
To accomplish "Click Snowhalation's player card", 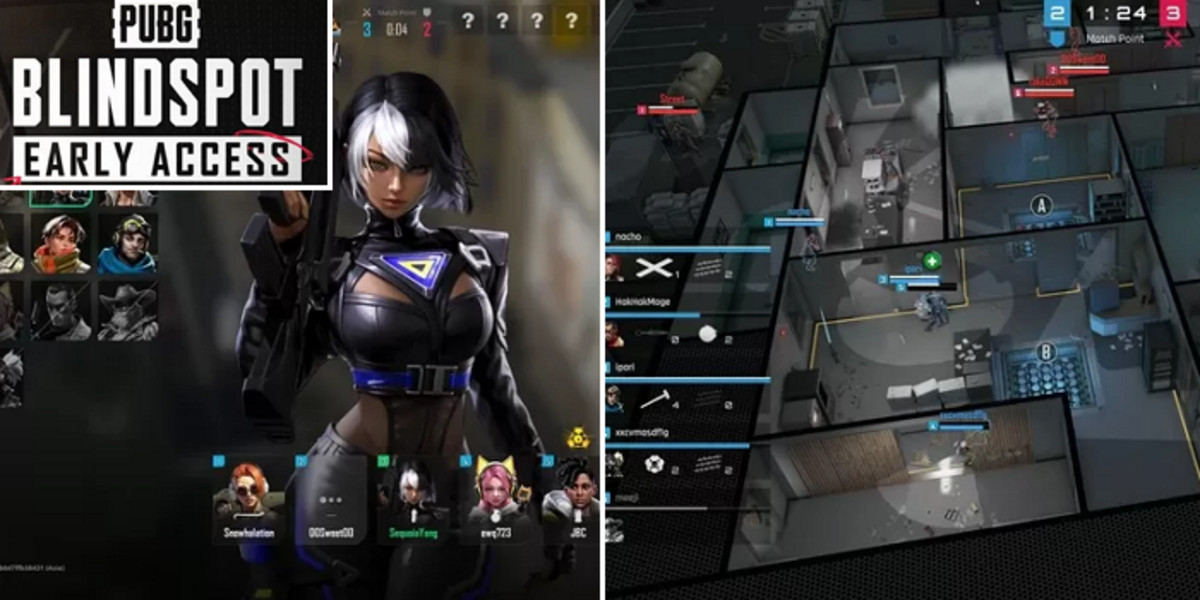I will point(249,500).
